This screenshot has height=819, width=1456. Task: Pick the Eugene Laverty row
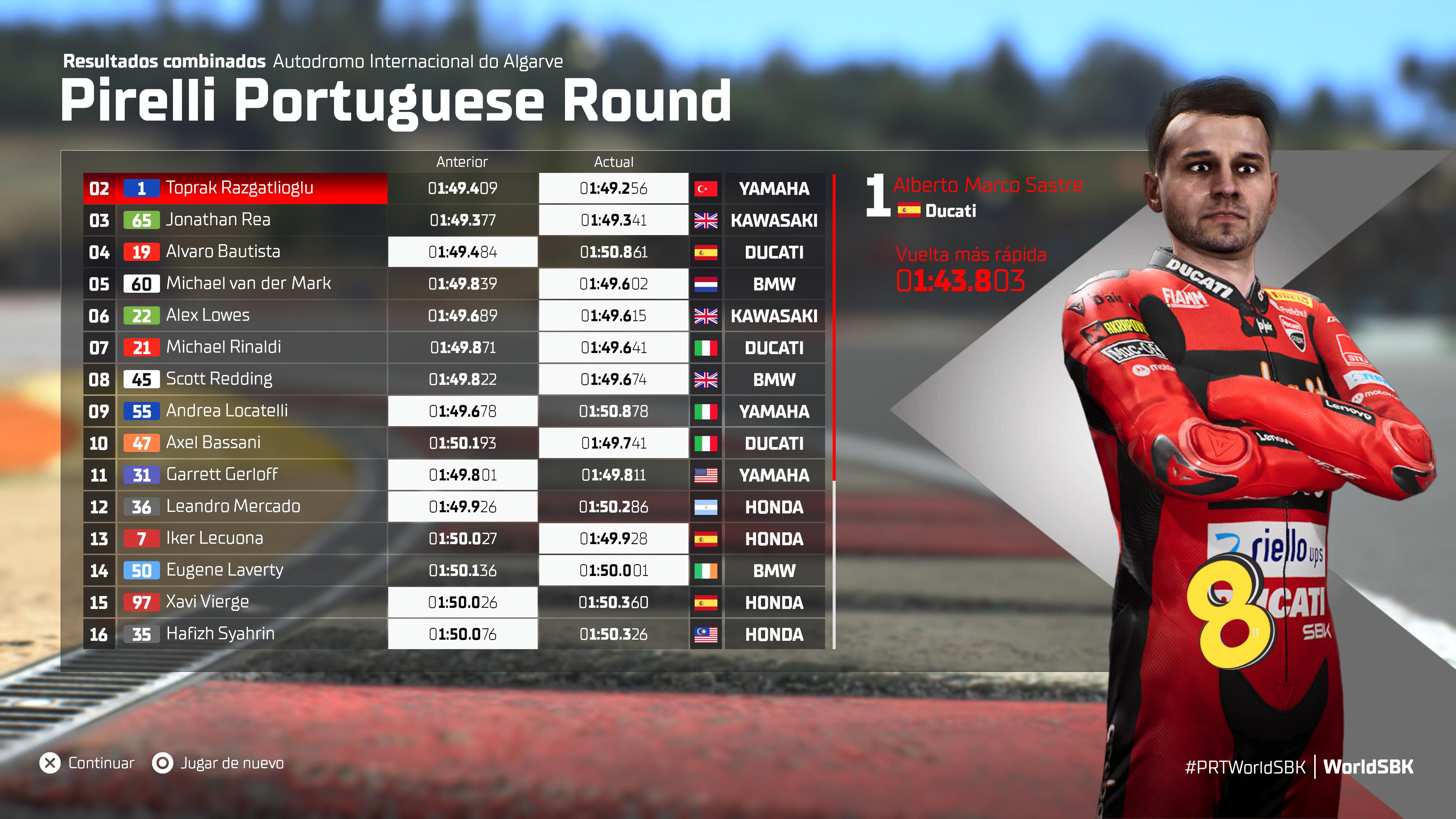(x=224, y=570)
